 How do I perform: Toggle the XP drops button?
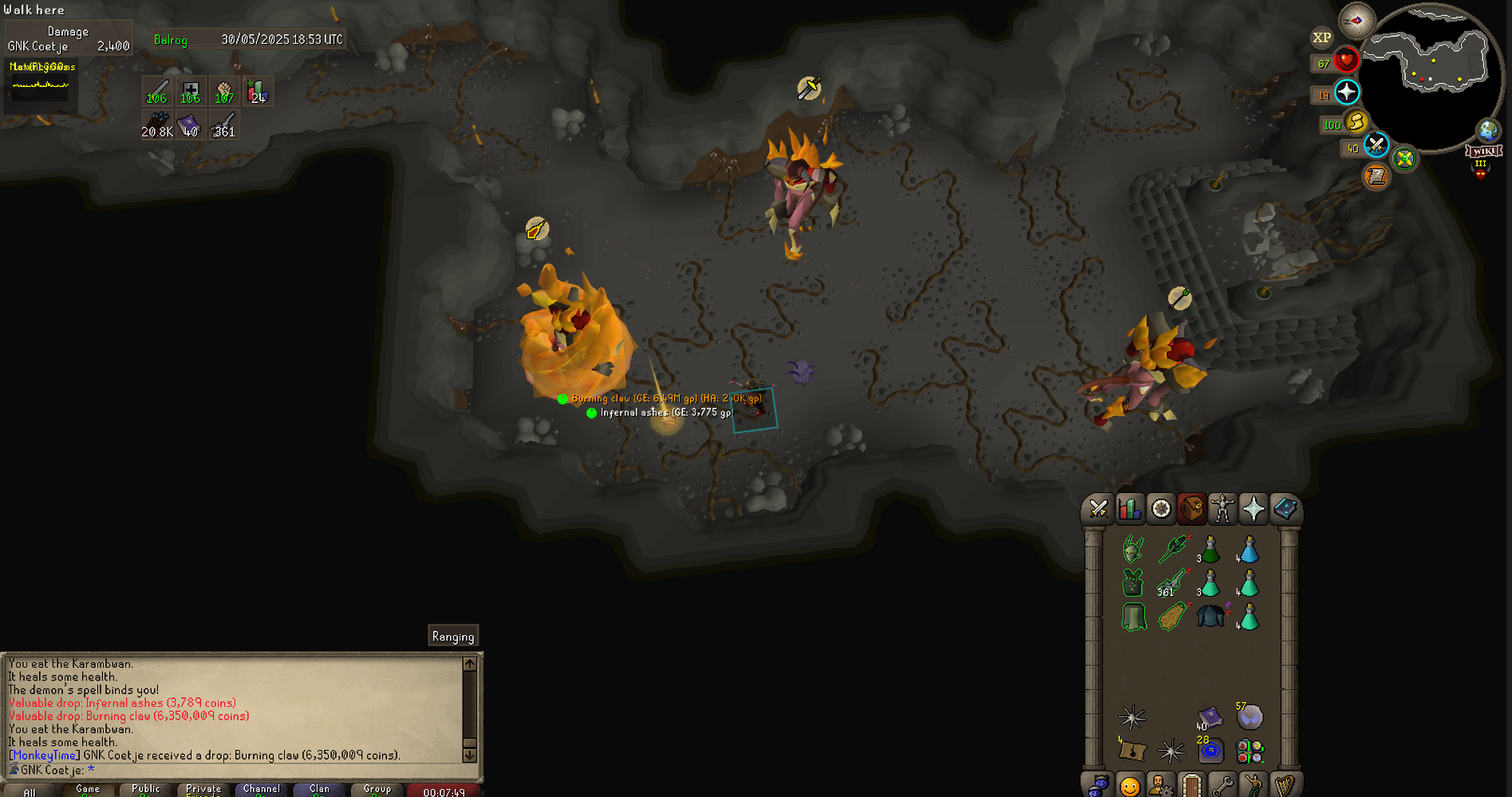pos(1322,37)
